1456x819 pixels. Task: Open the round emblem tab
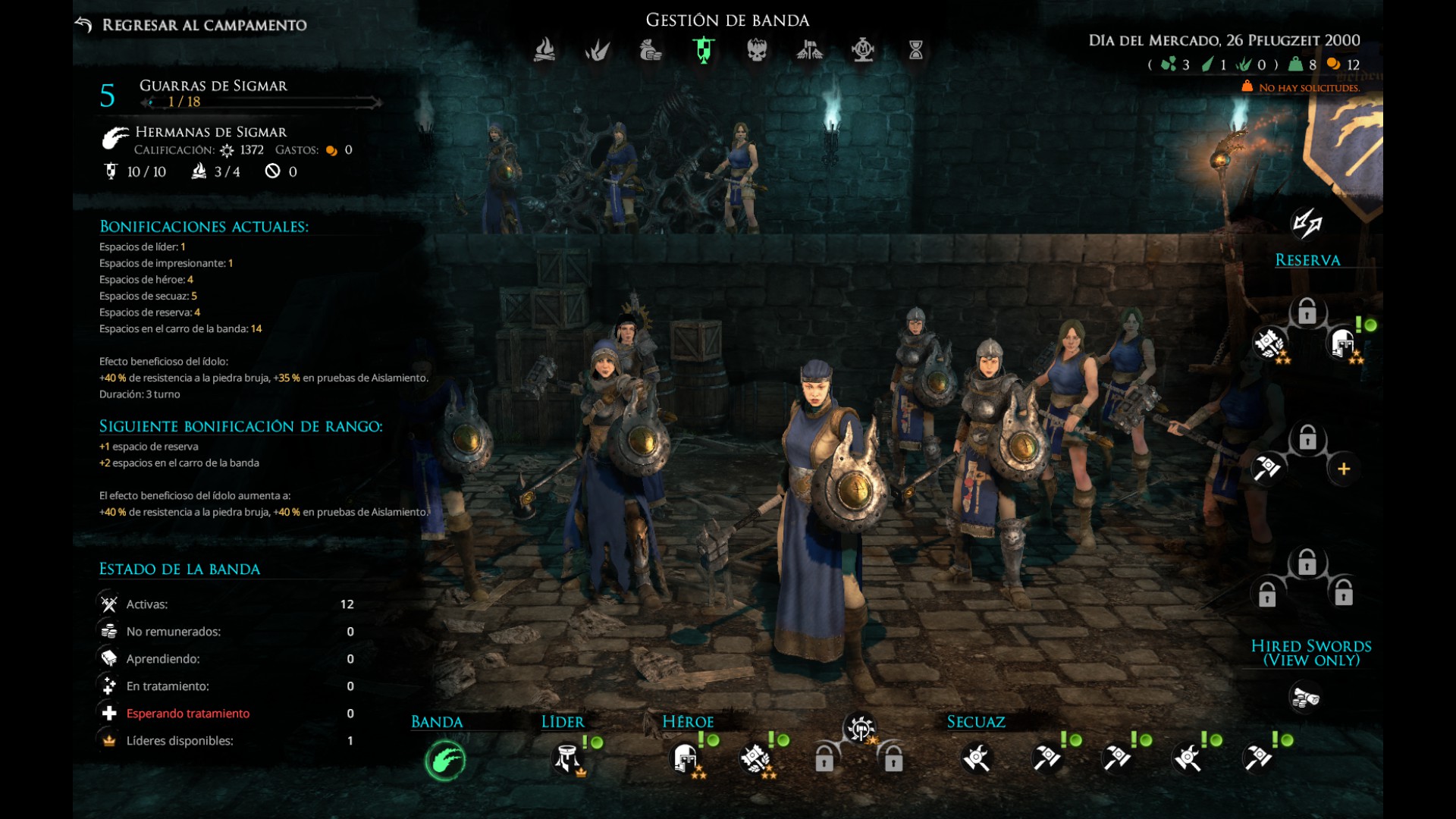click(863, 50)
